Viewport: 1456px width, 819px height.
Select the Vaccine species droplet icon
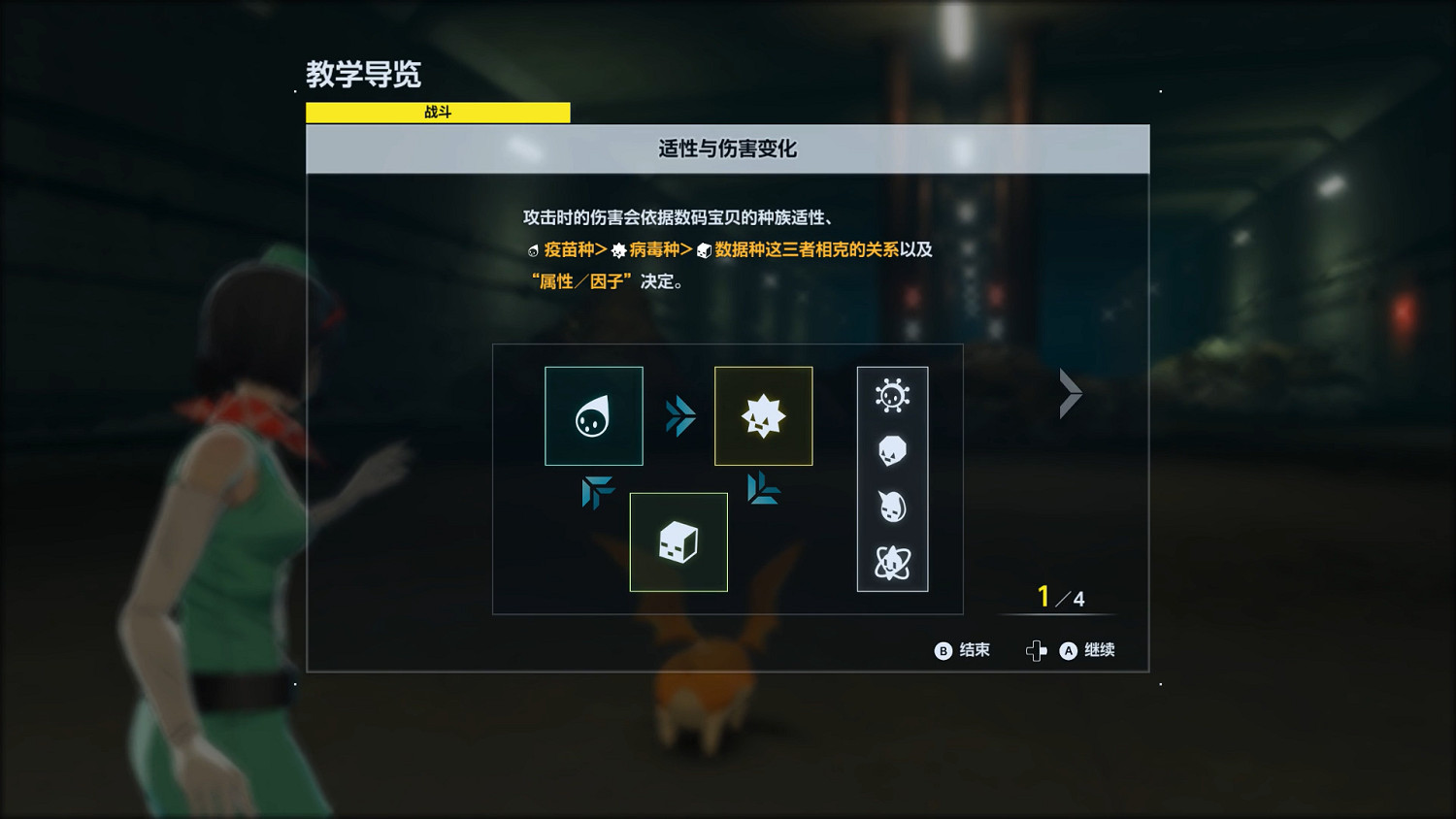(593, 415)
